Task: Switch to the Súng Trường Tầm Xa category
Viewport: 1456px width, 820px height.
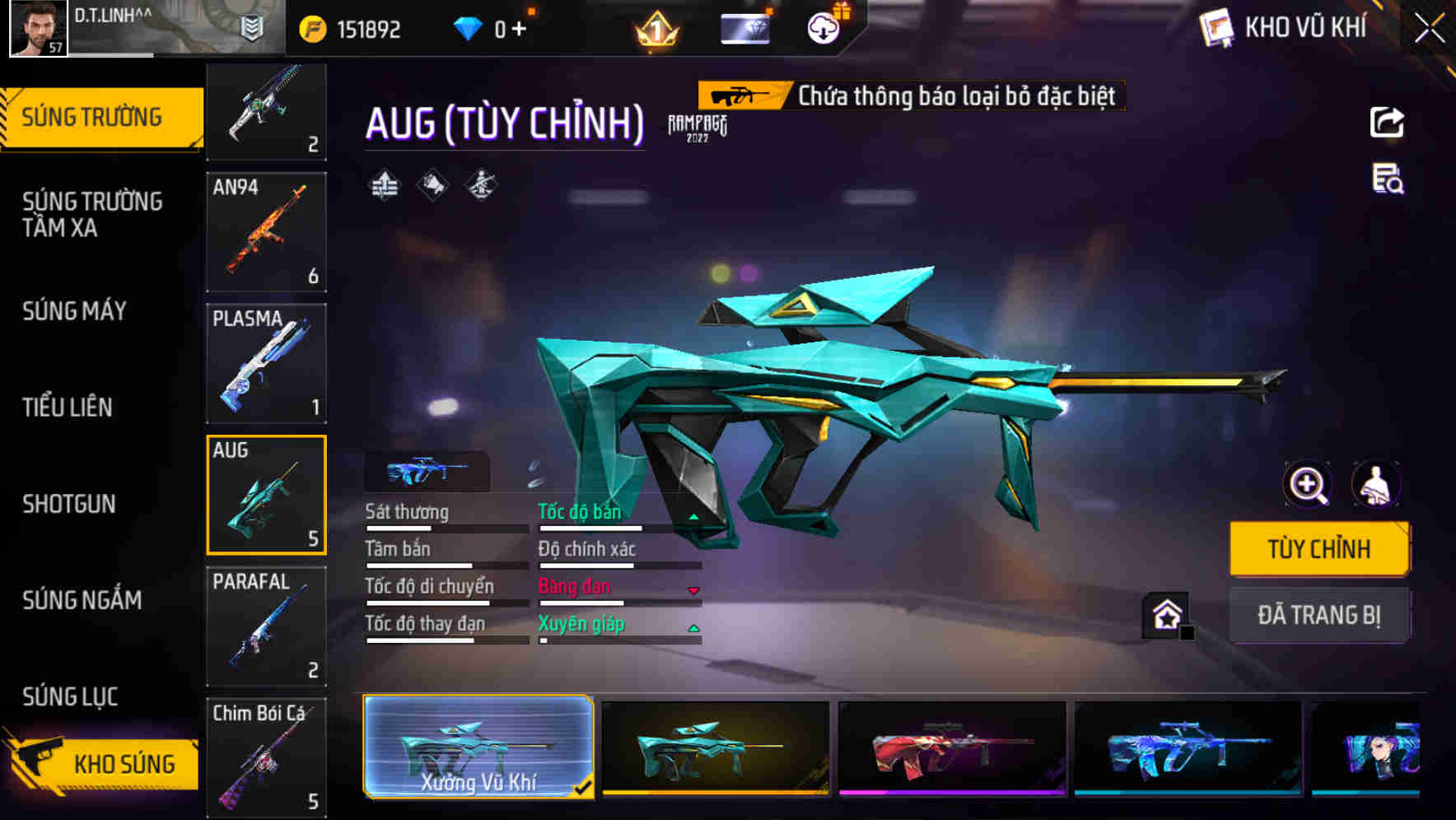Action: pyautogui.click(x=92, y=214)
